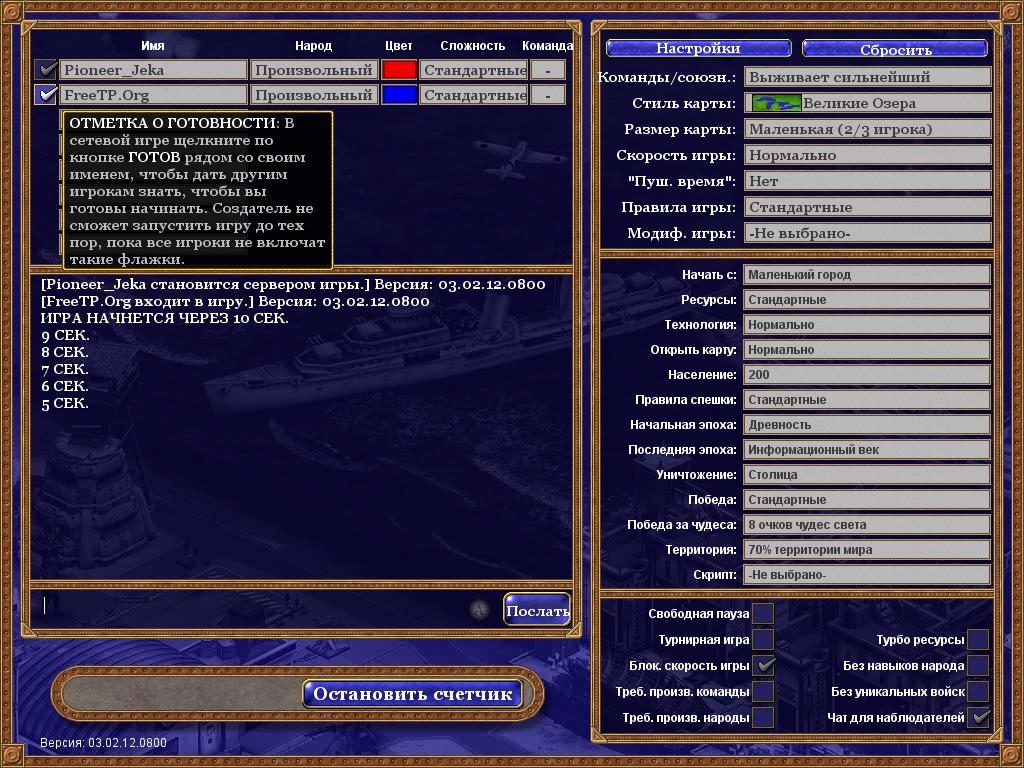Choose the Последняя эпоха ending age field
Screen dimensions: 1024x768
tap(867, 450)
